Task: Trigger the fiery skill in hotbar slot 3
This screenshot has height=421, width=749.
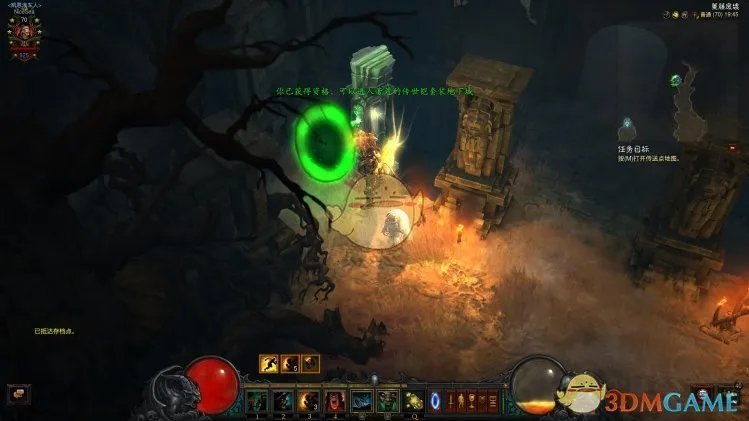Action: click(x=309, y=400)
